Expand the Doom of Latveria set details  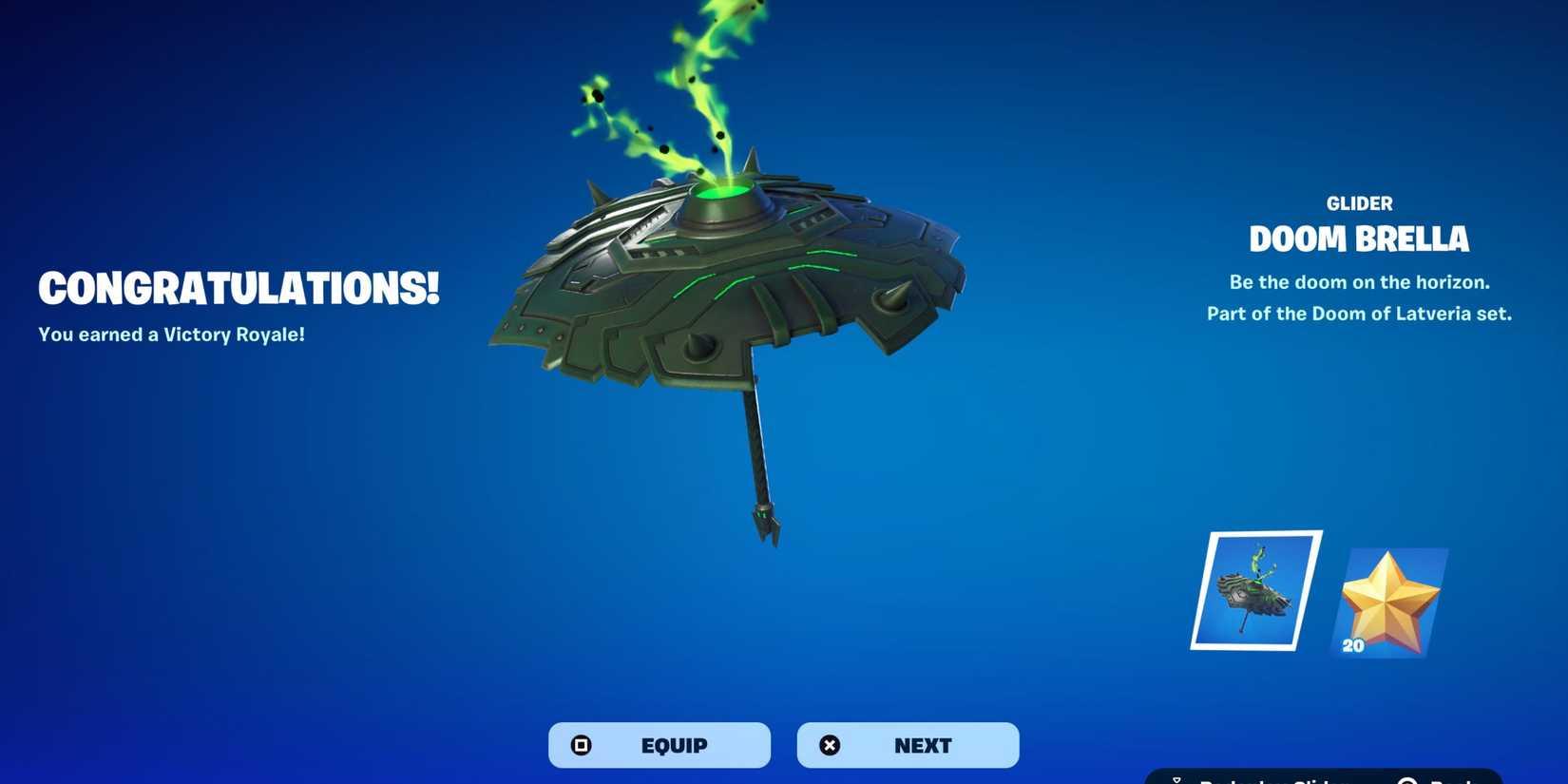click(x=1359, y=314)
